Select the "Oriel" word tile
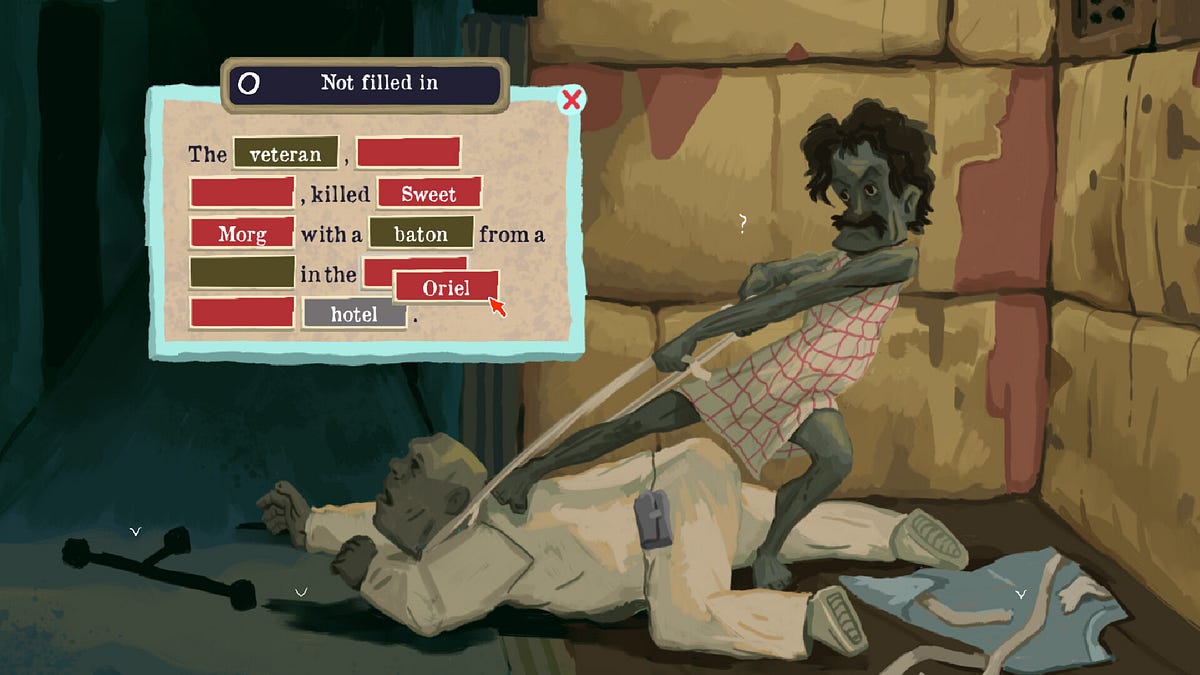1200x675 pixels. pos(446,287)
